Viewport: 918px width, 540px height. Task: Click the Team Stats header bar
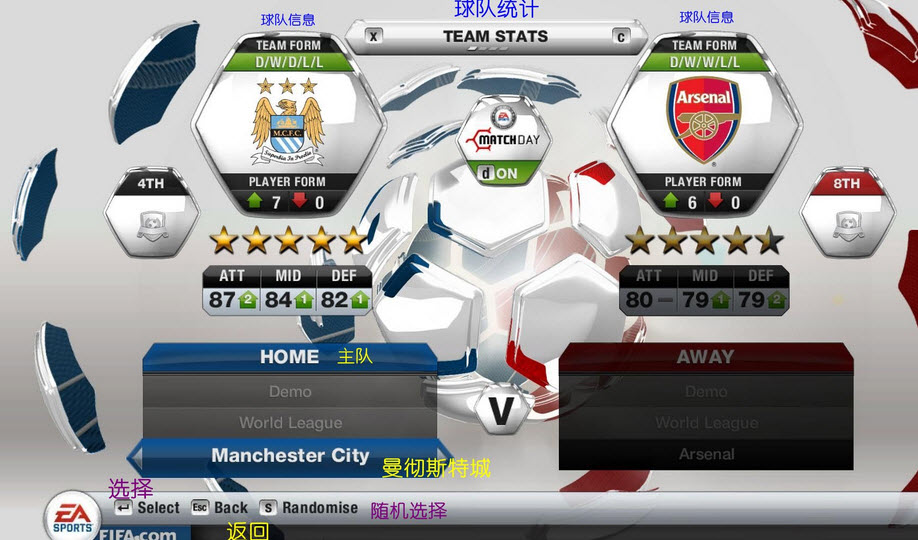495,37
